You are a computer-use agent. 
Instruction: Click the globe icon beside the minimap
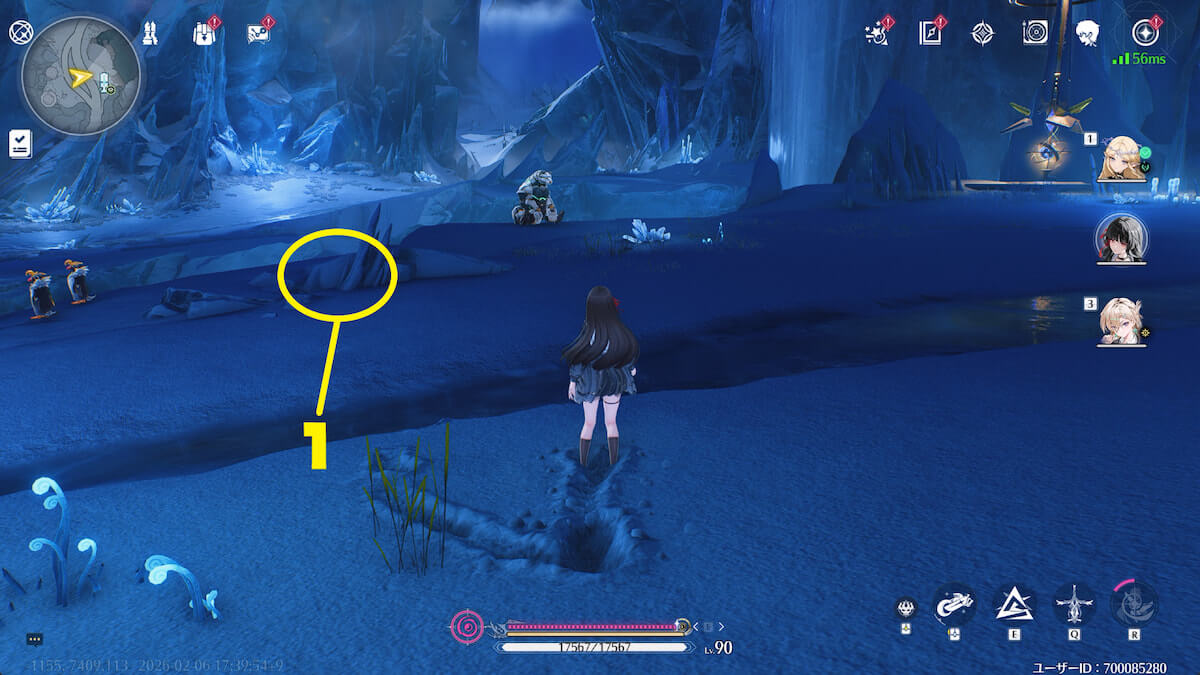[x=19, y=32]
